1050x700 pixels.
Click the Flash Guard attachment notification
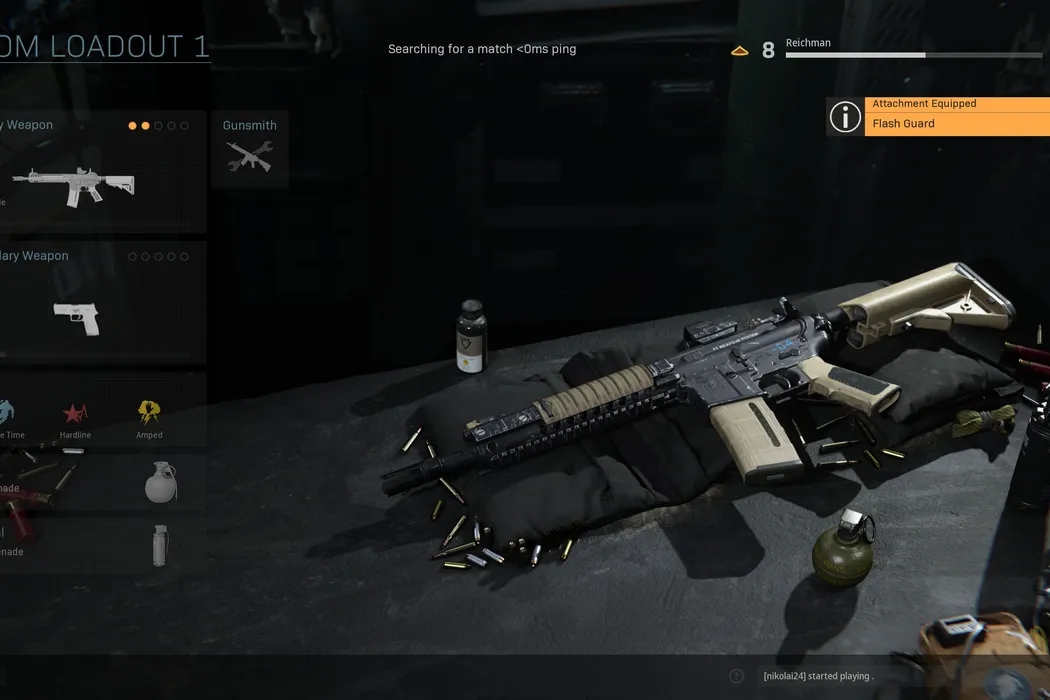pyautogui.click(x=955, y=123)
